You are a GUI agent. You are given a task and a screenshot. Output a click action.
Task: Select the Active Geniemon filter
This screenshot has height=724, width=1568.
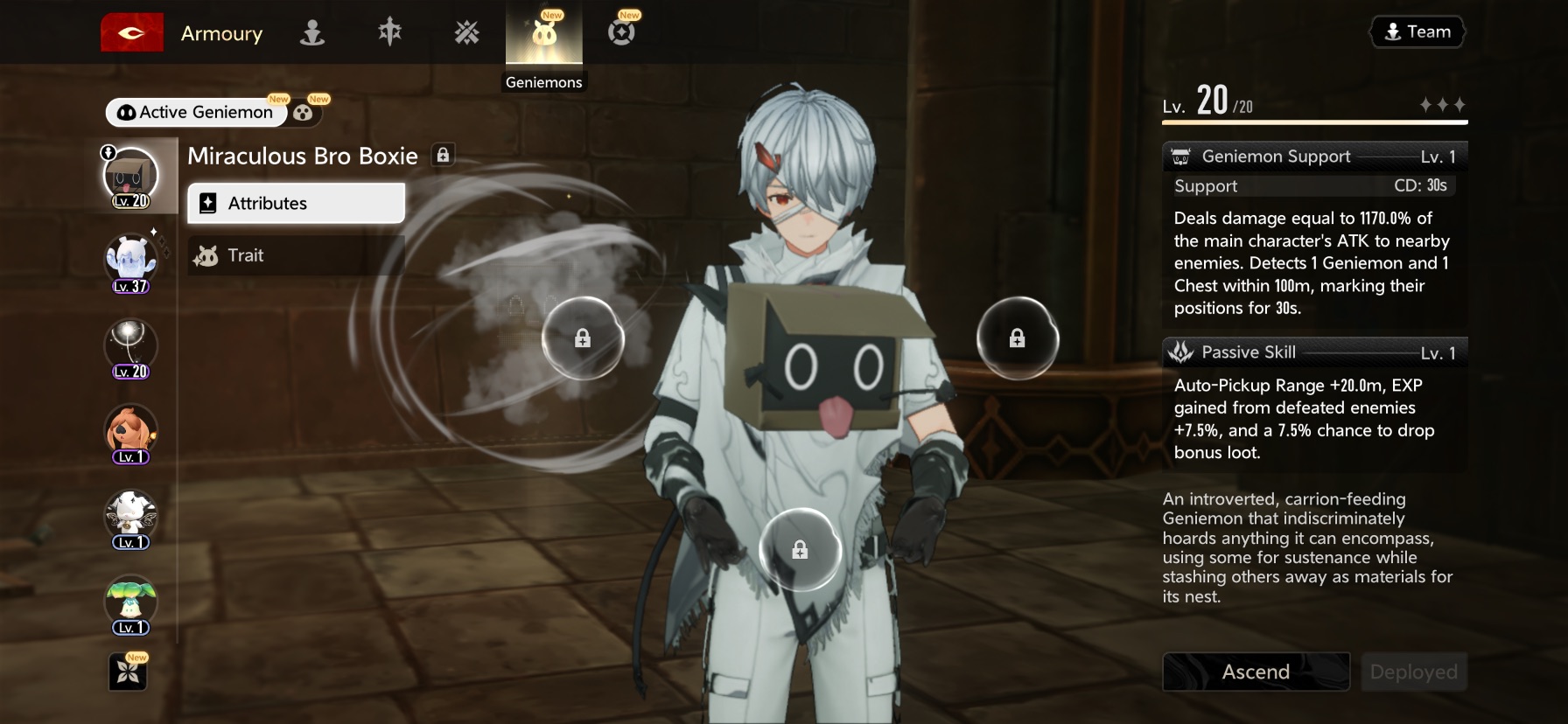(197, 112)
